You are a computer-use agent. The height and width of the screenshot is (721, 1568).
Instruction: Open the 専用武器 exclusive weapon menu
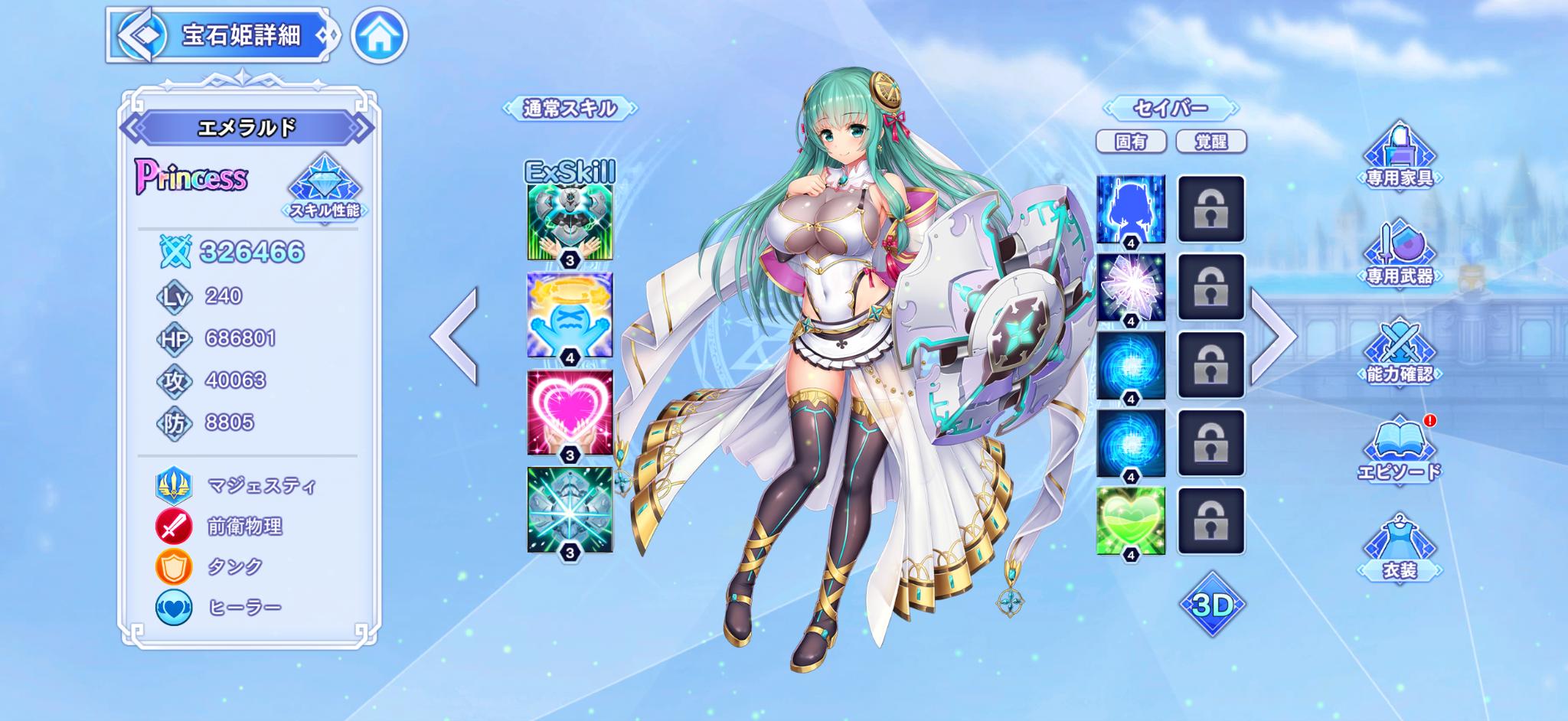pyautogui.click(x=1400, y=255)
